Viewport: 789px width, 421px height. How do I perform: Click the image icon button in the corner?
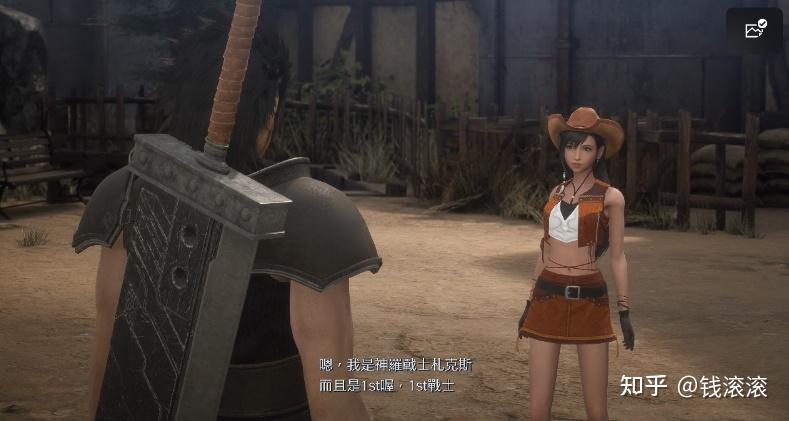755,30
